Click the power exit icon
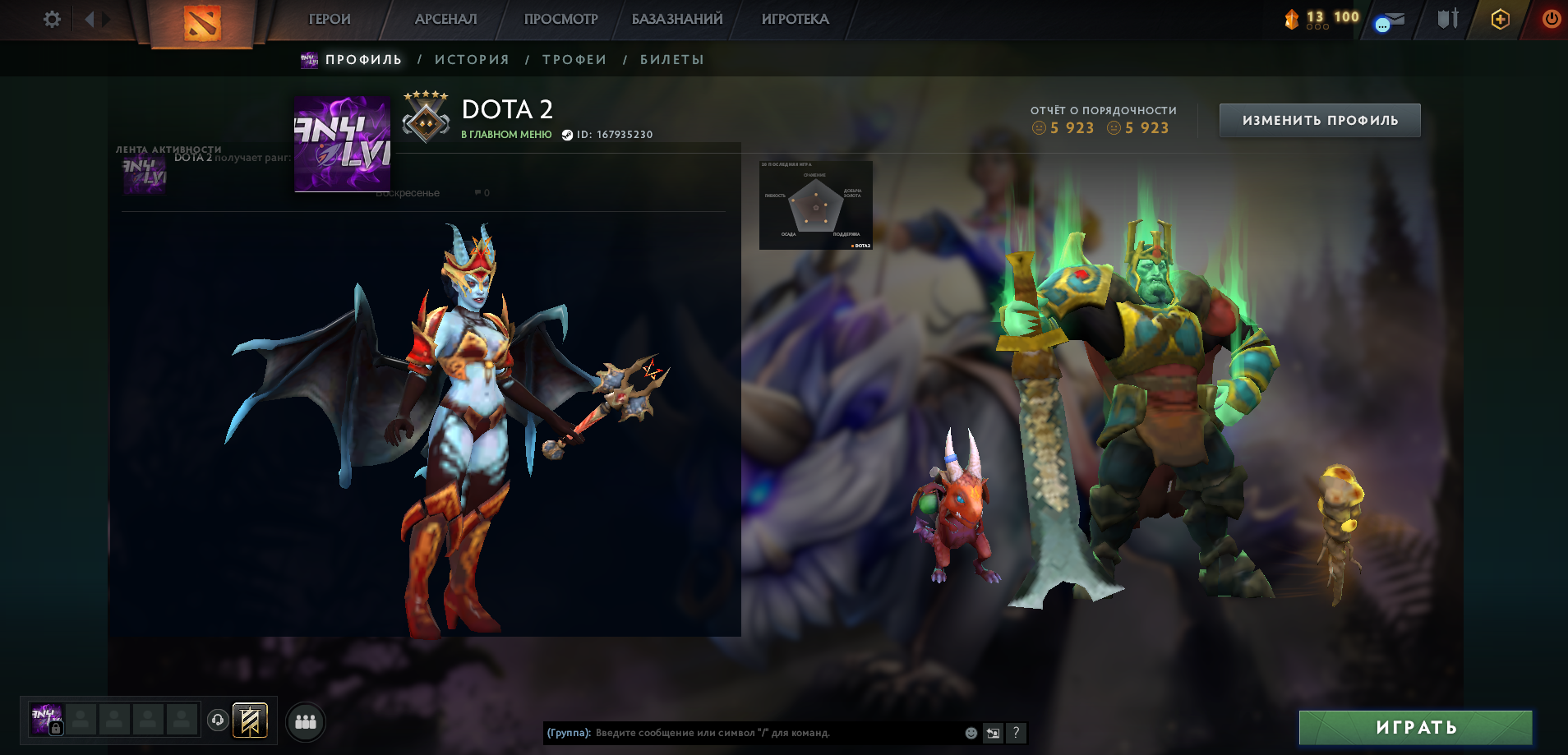The image size is (1568, 755). pyautogui.click(x=1552, y=18)
